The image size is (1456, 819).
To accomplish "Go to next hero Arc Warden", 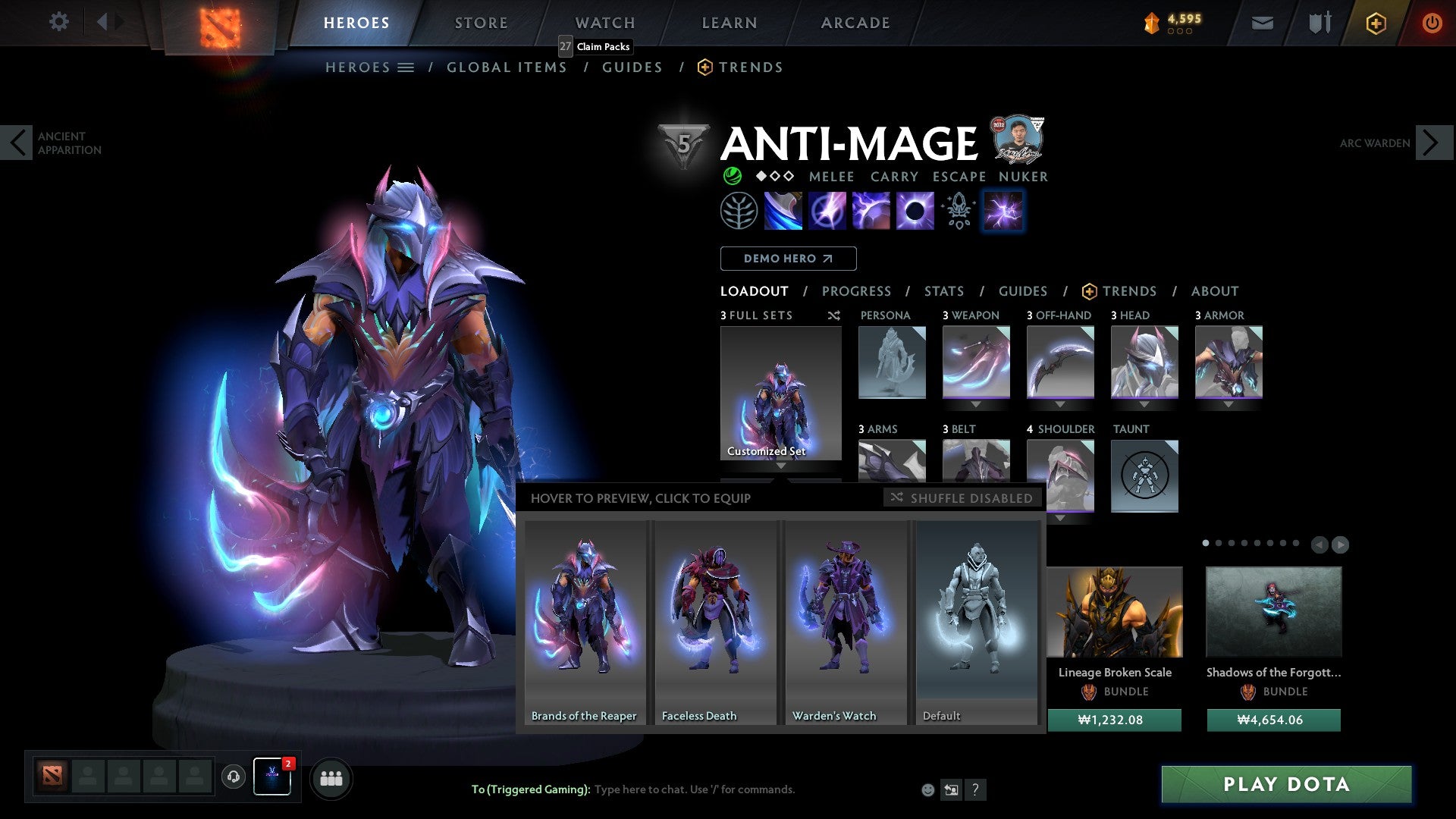I will pyautogui.click(x=1433, y=143).
